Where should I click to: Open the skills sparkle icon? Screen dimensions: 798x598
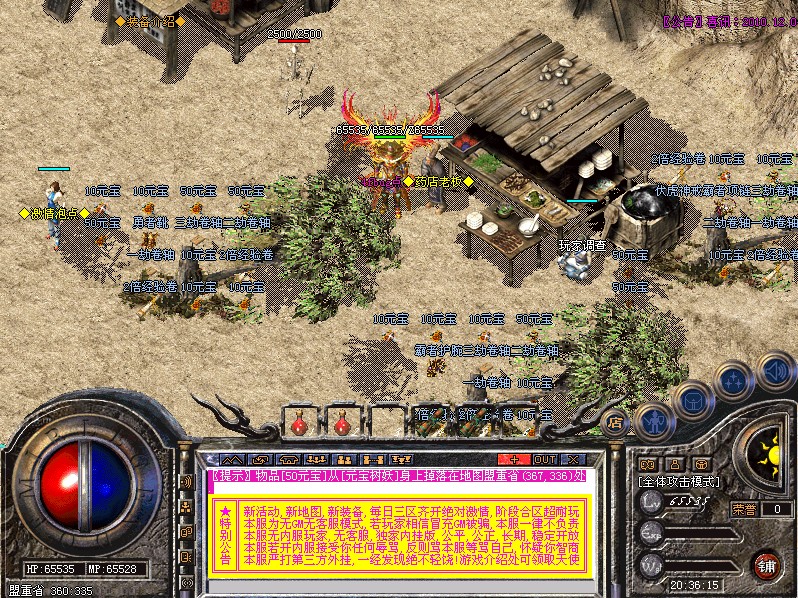[734, 380]
